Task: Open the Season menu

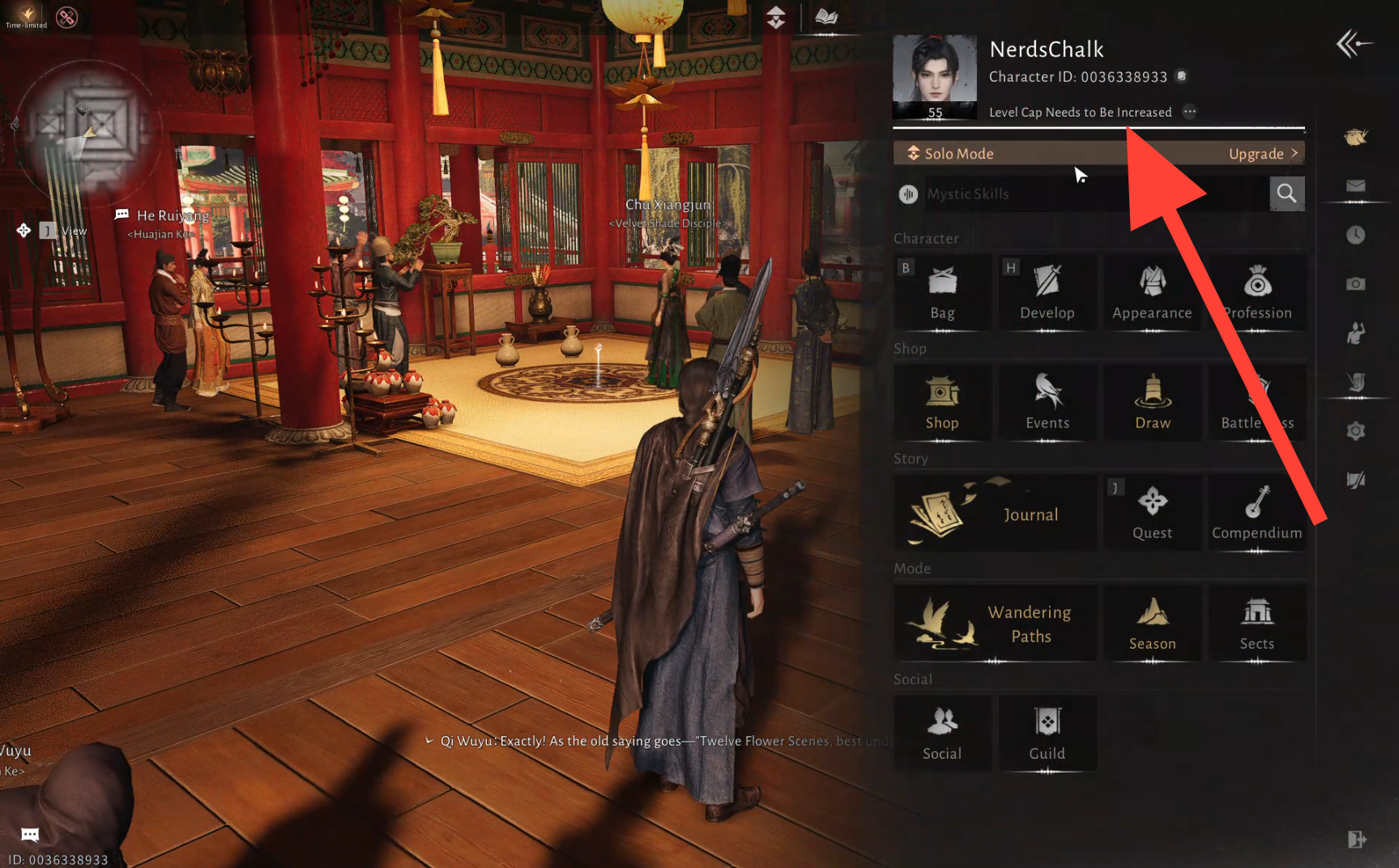Action: click(x=1152, y=623)
